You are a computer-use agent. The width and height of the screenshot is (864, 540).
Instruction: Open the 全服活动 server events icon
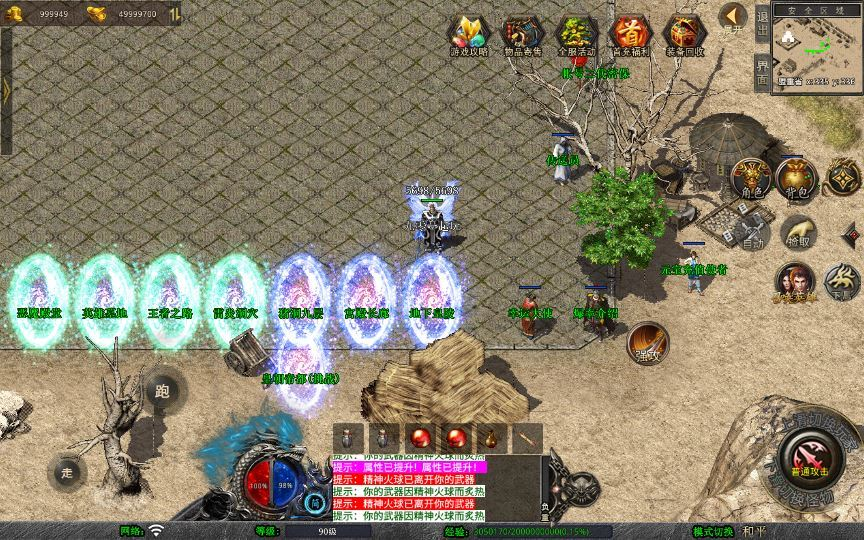[576, 36]
